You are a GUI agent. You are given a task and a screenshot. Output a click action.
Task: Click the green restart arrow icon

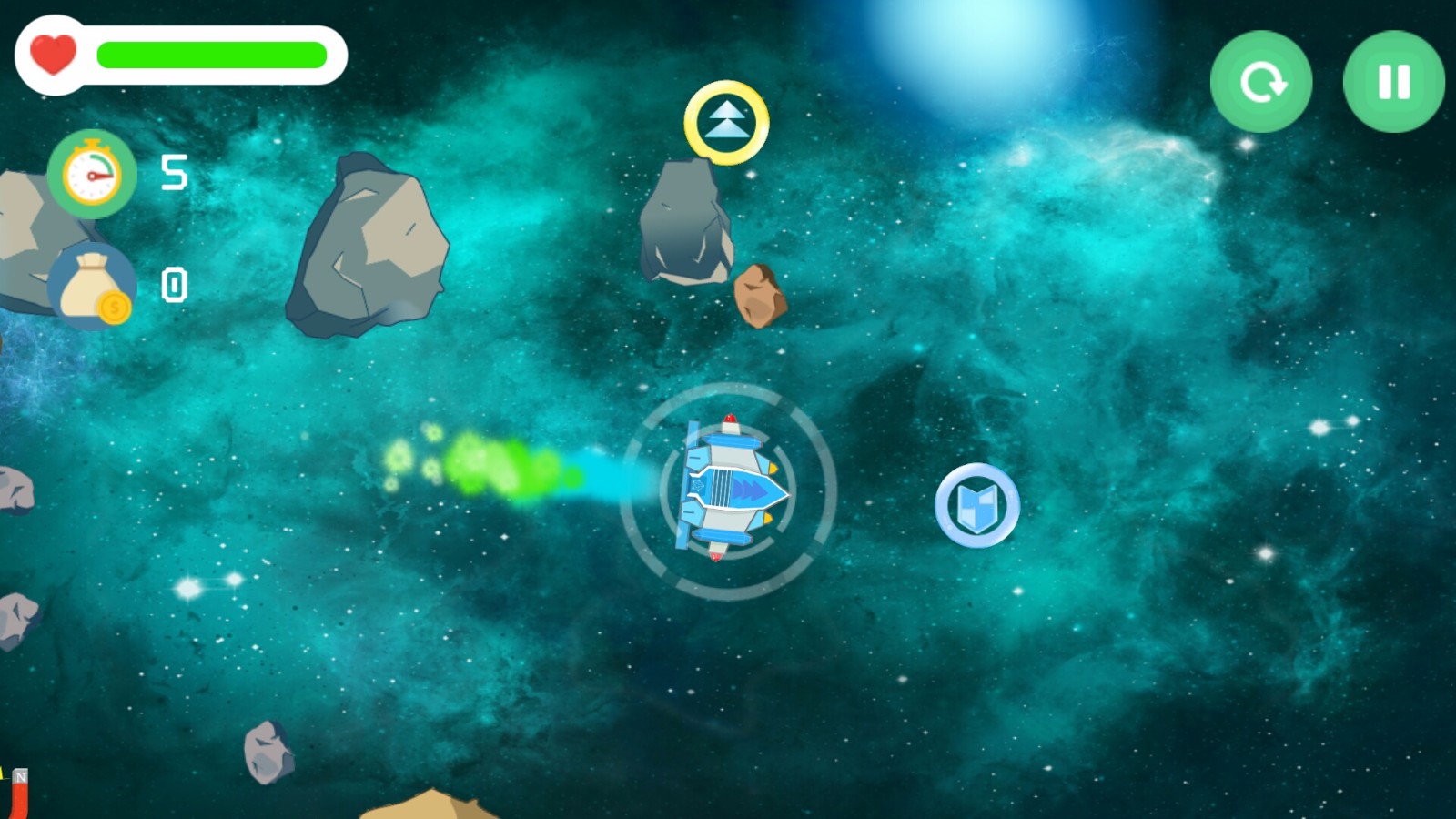pos(1262,83)
